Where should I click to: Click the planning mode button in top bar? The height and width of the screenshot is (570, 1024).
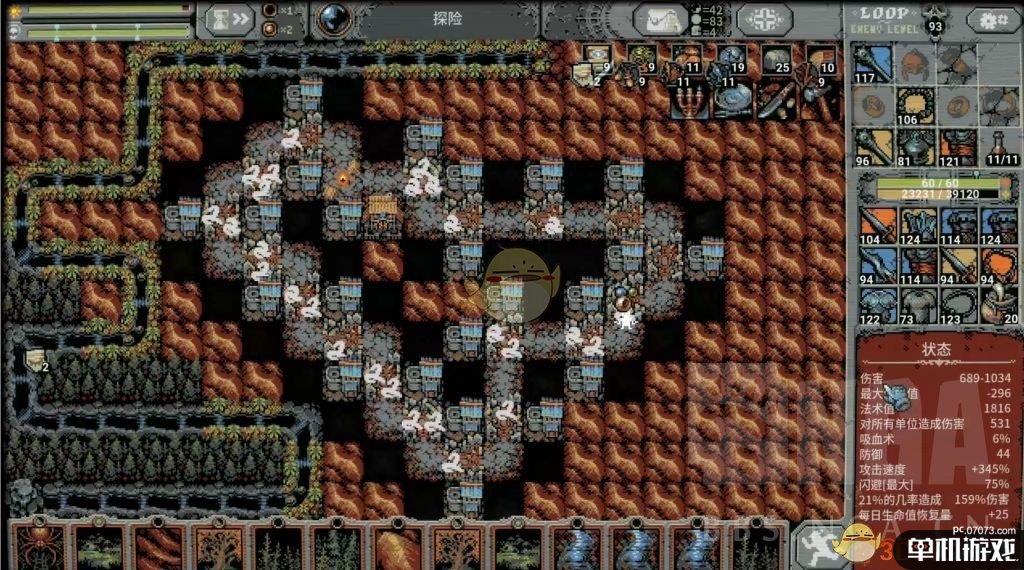coord(764,19)
